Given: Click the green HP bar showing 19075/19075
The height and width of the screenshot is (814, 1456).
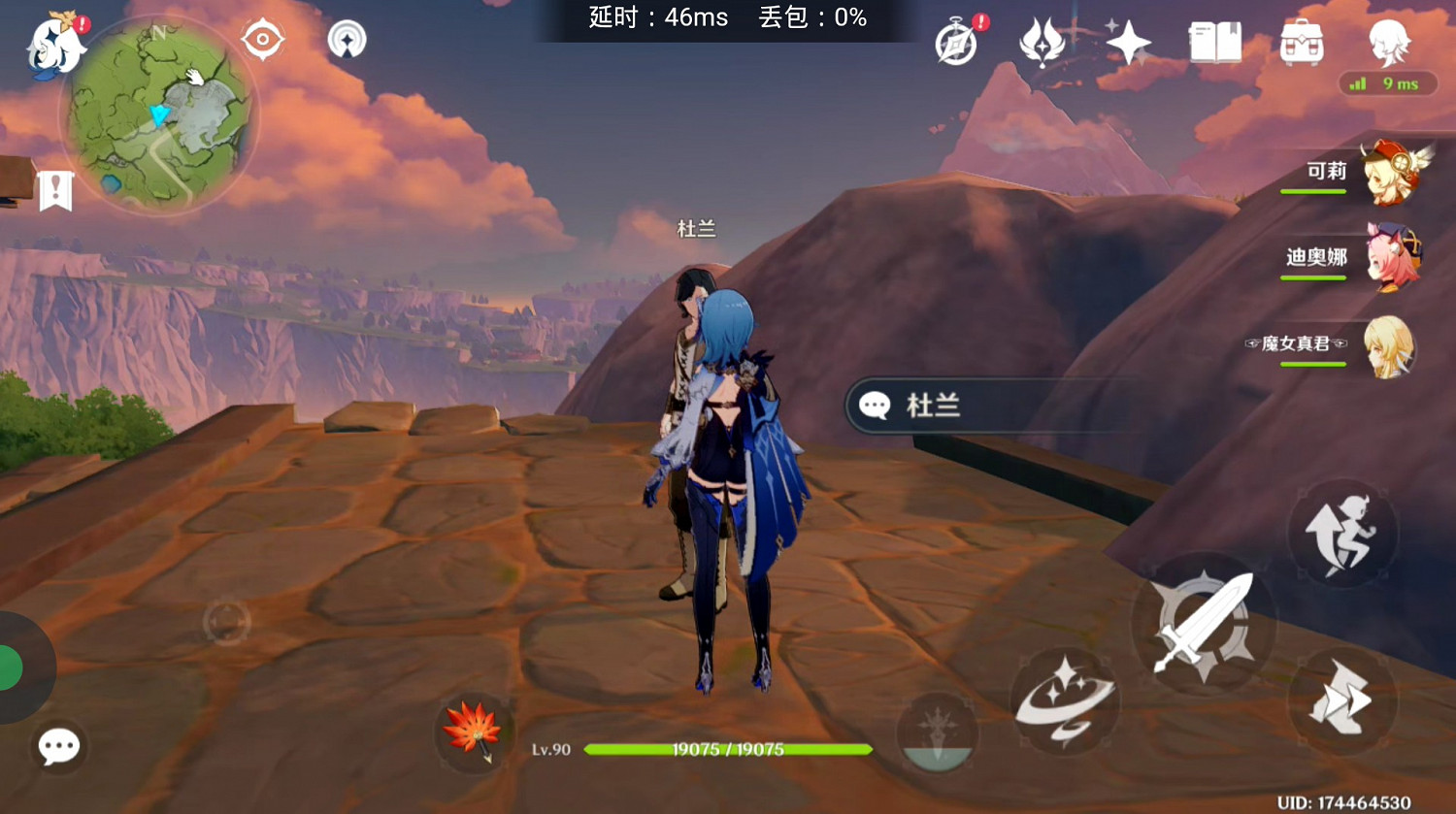Looking at the screenshot, I should coord(730,749).
